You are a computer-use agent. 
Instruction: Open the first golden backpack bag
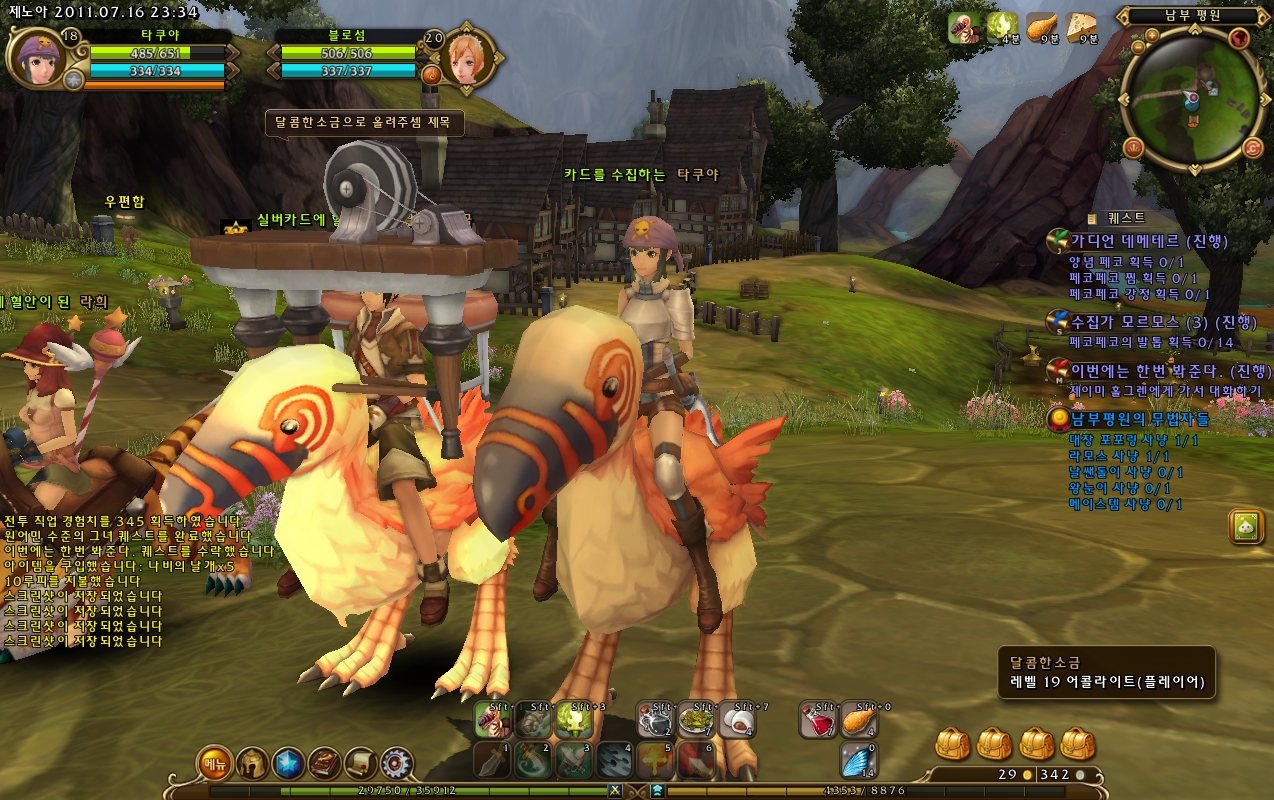(954, 744)
